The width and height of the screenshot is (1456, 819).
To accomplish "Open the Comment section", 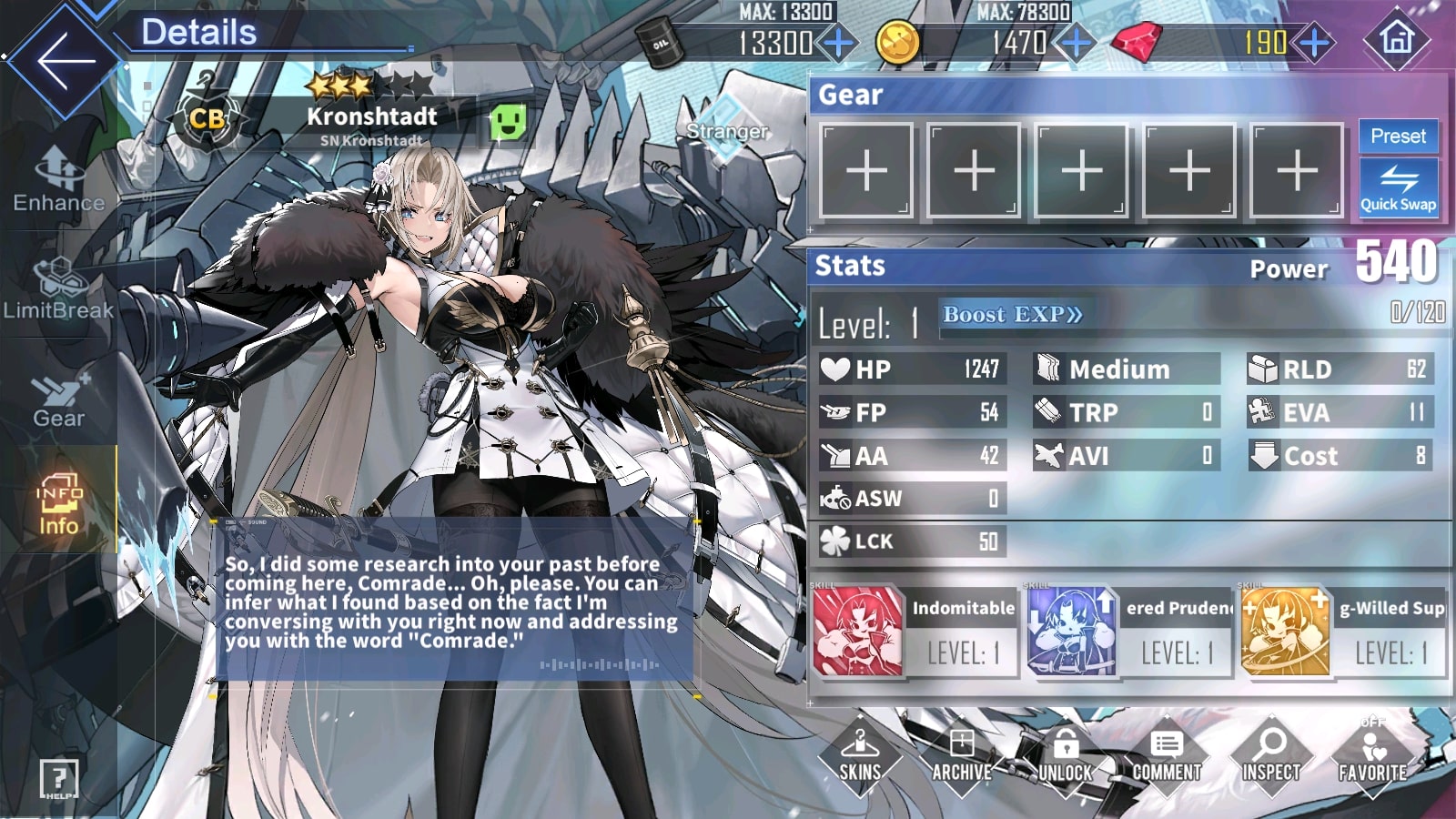I will tap(1167, 754).
